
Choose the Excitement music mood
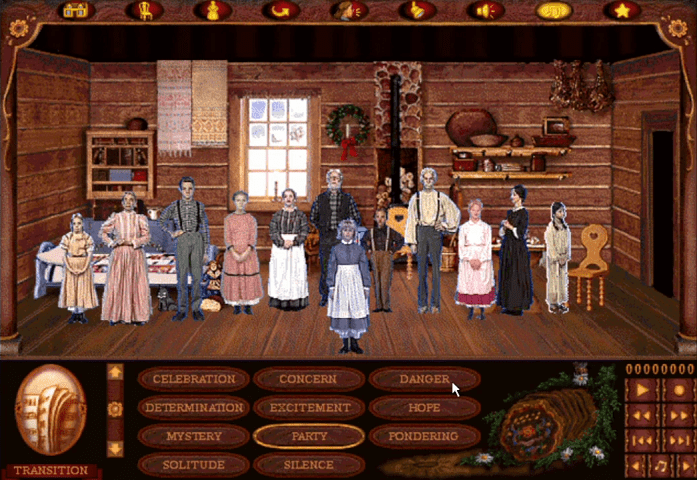coord(309,408)
